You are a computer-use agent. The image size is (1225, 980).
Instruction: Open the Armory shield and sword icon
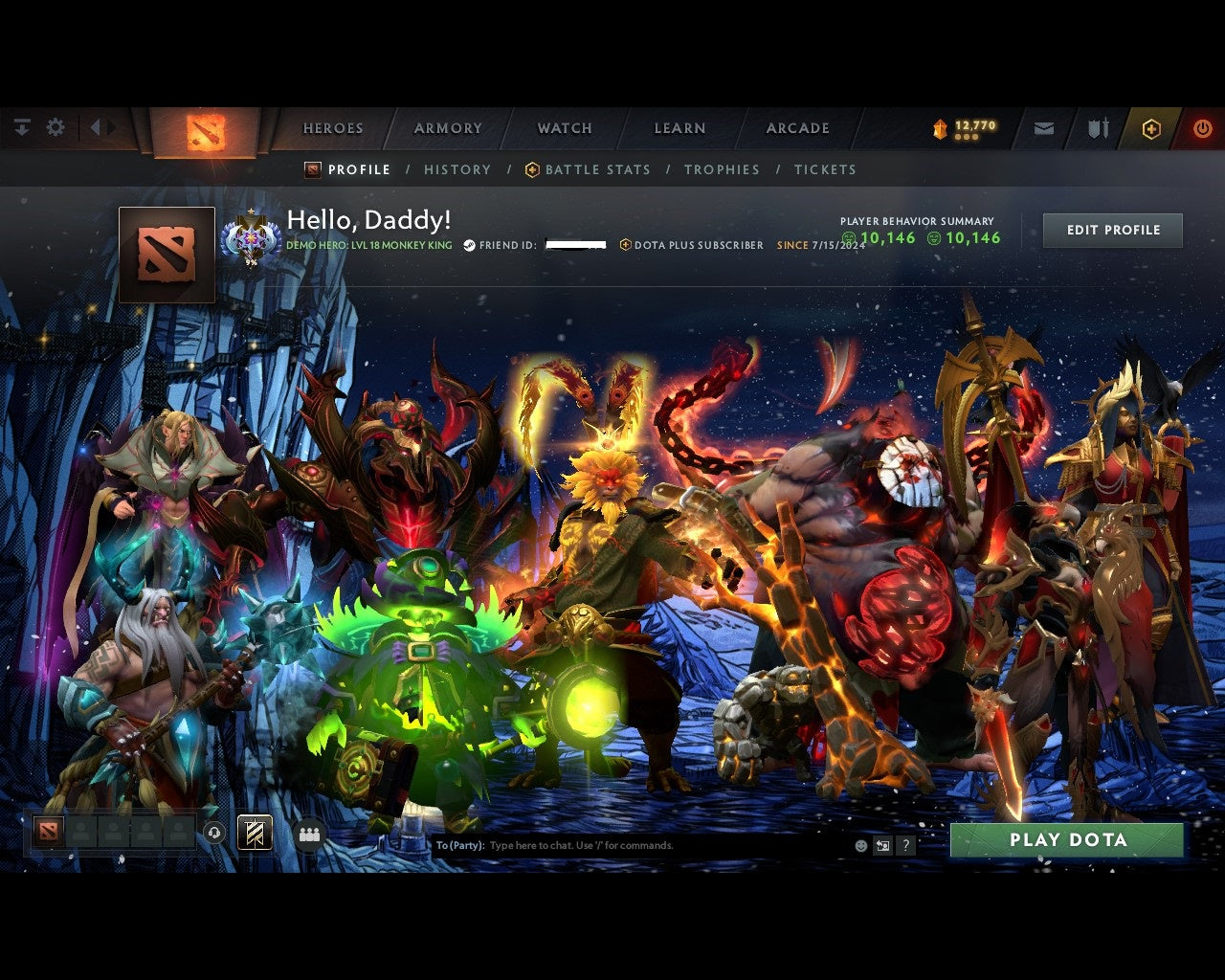click(x=1096, y=126)
